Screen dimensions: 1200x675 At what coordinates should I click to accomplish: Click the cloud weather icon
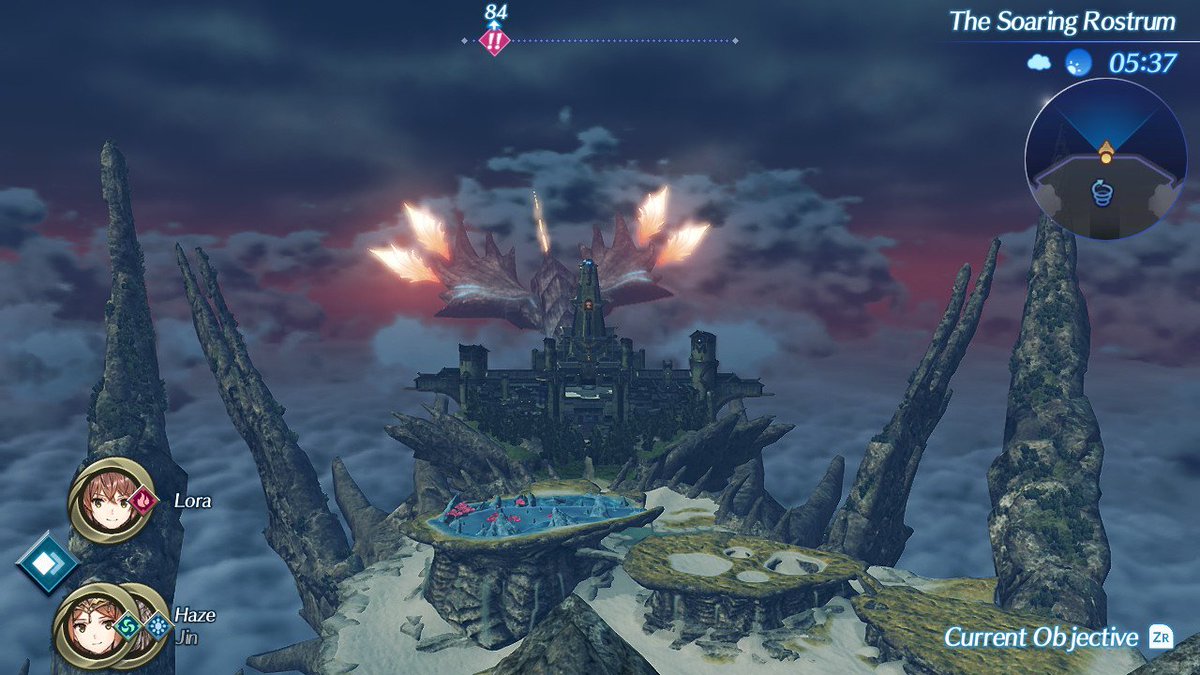point(1039,63)
